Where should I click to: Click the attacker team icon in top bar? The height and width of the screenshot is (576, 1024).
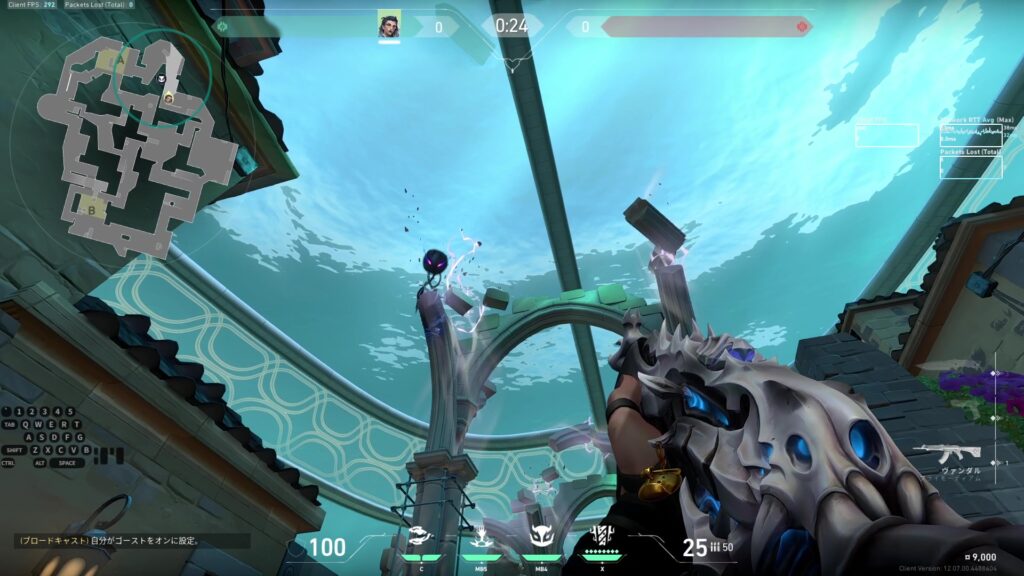pos(222,26)
